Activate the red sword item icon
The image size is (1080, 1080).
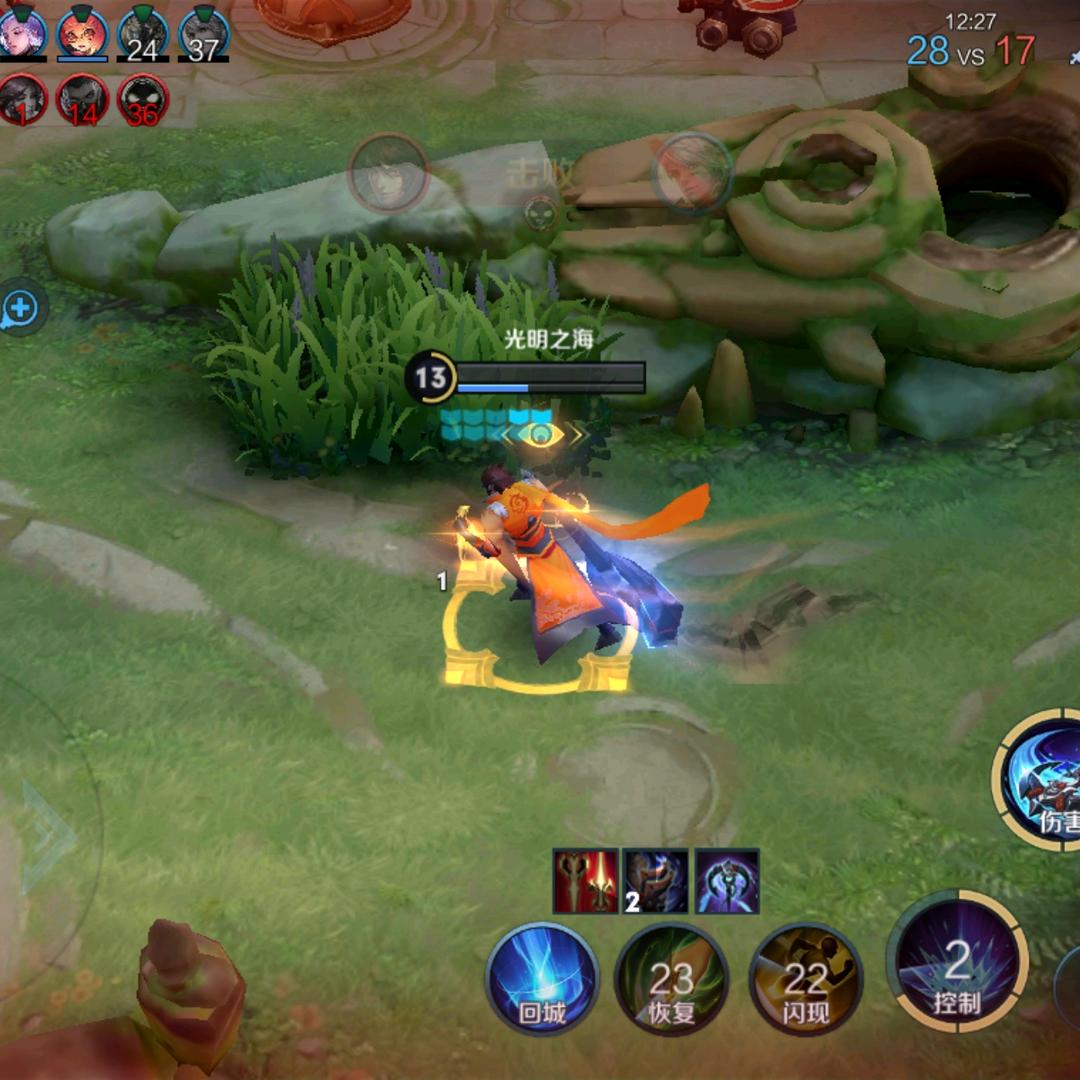585,881
